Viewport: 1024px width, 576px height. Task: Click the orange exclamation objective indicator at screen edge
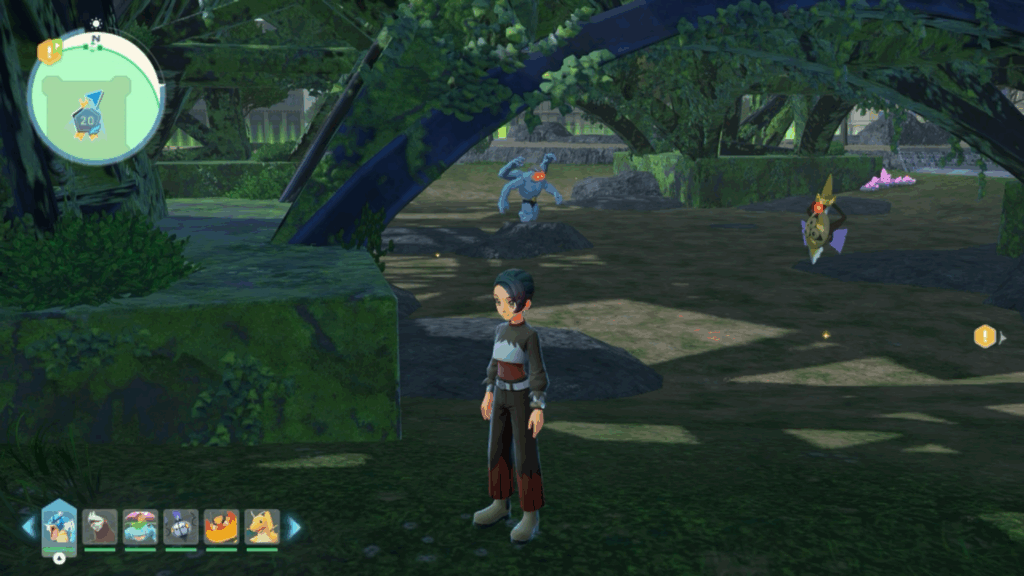click(985, 337)
